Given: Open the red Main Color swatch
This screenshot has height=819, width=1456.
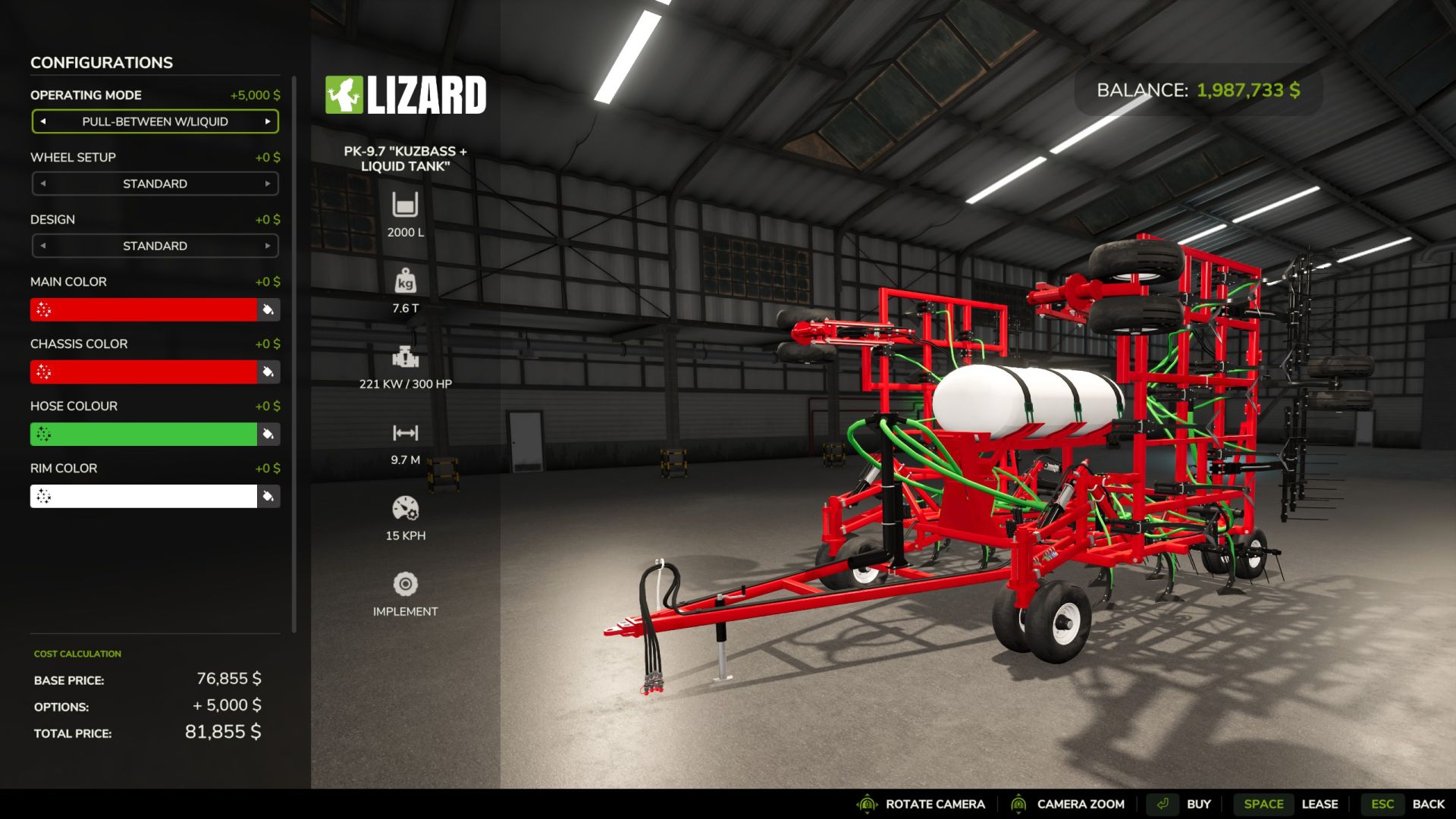Looking at the screenshot, I should 144,309.
